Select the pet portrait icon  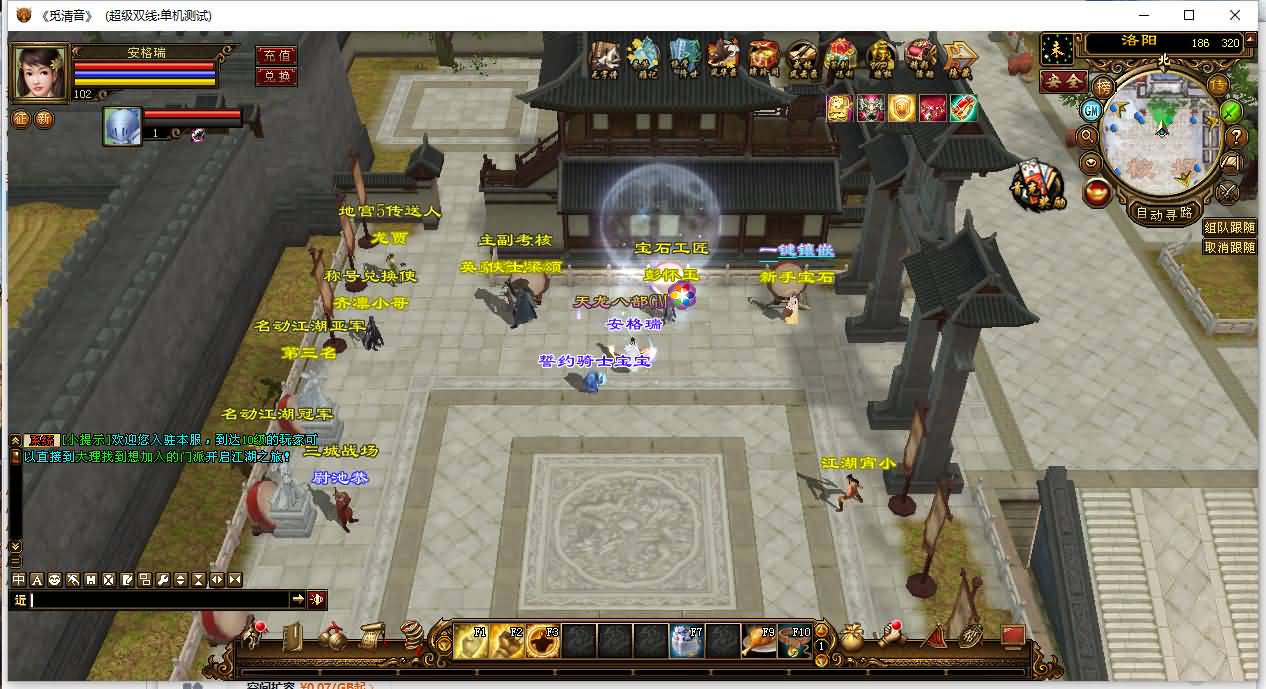click(122, 127)
